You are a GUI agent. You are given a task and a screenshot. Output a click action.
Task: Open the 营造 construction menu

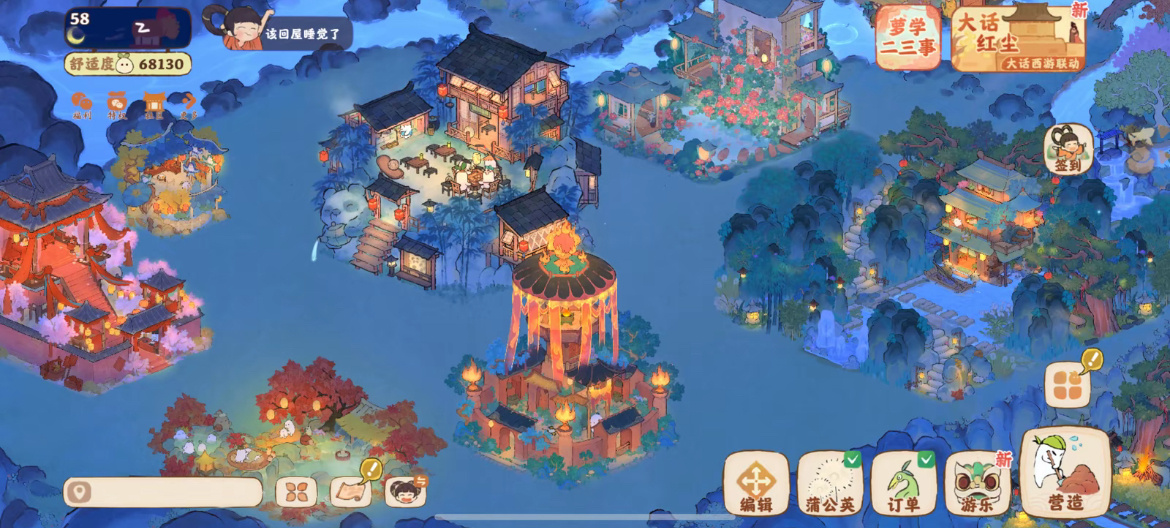pos(1065,474)
